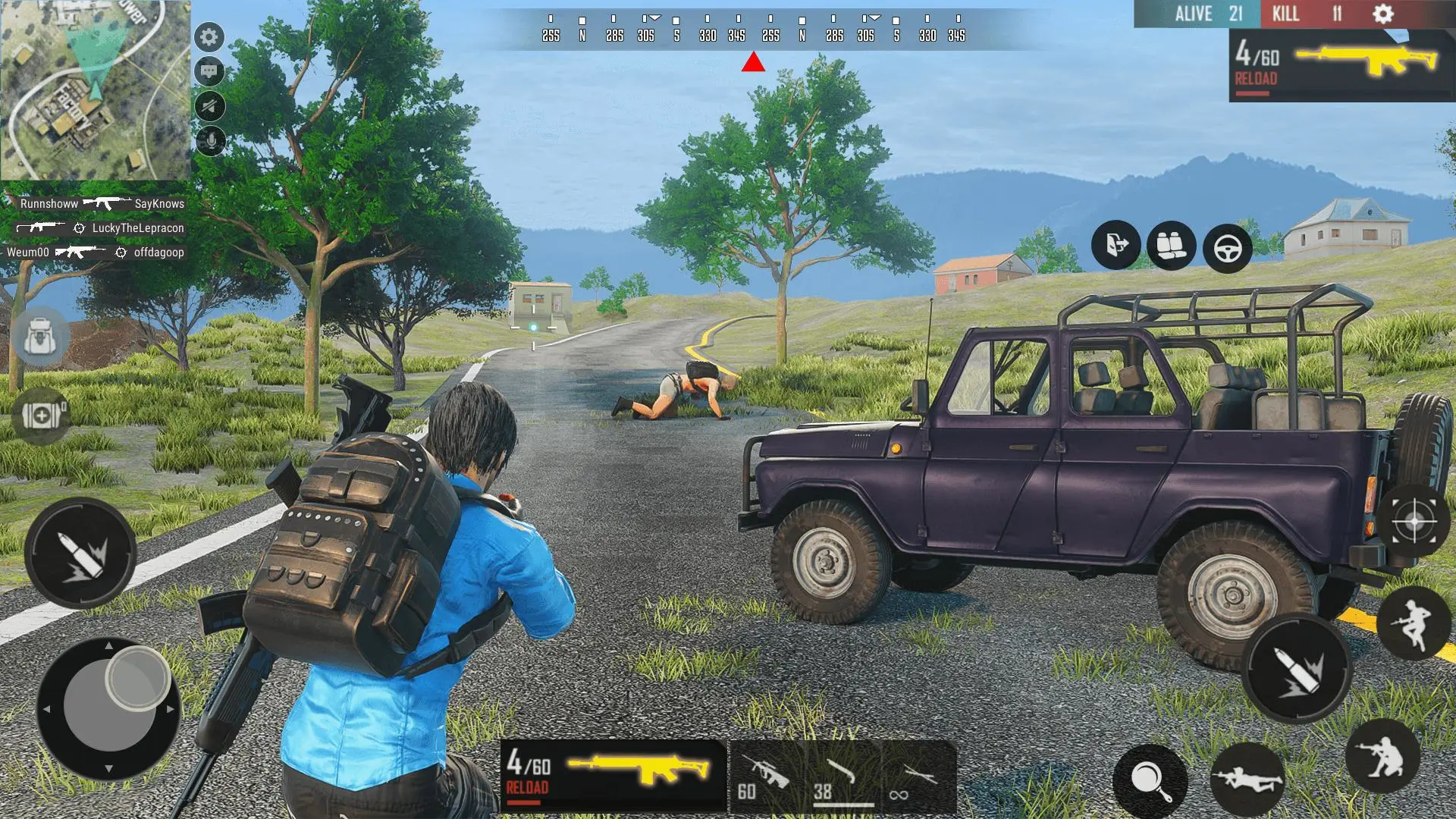Image resolution: width=1456 pixels, height=819 pixels.
Task: Toggle the muted speaker sound button
Action: pyautogui.click(x=209, y=106)
